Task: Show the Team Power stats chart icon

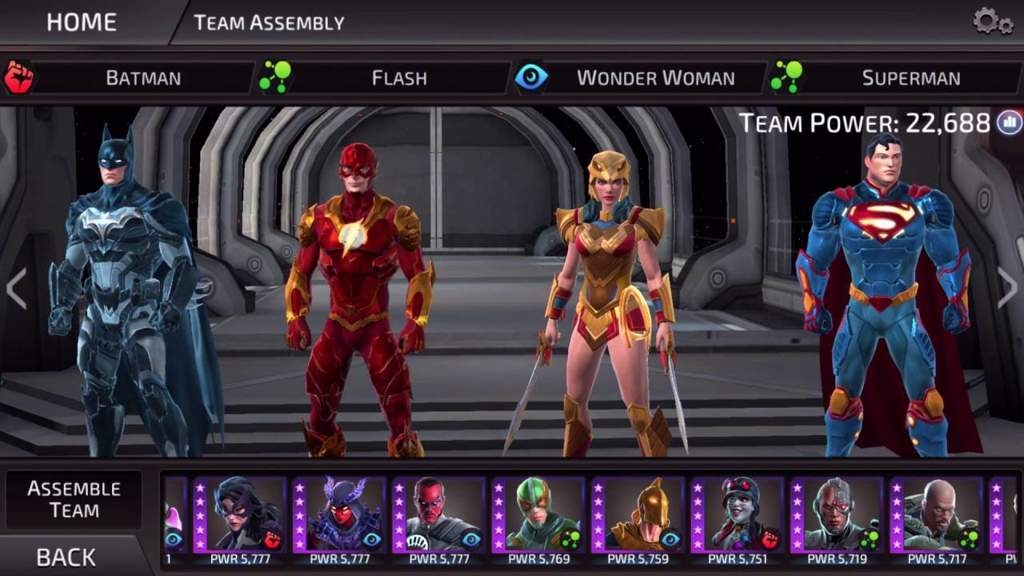Action: 1009,123
